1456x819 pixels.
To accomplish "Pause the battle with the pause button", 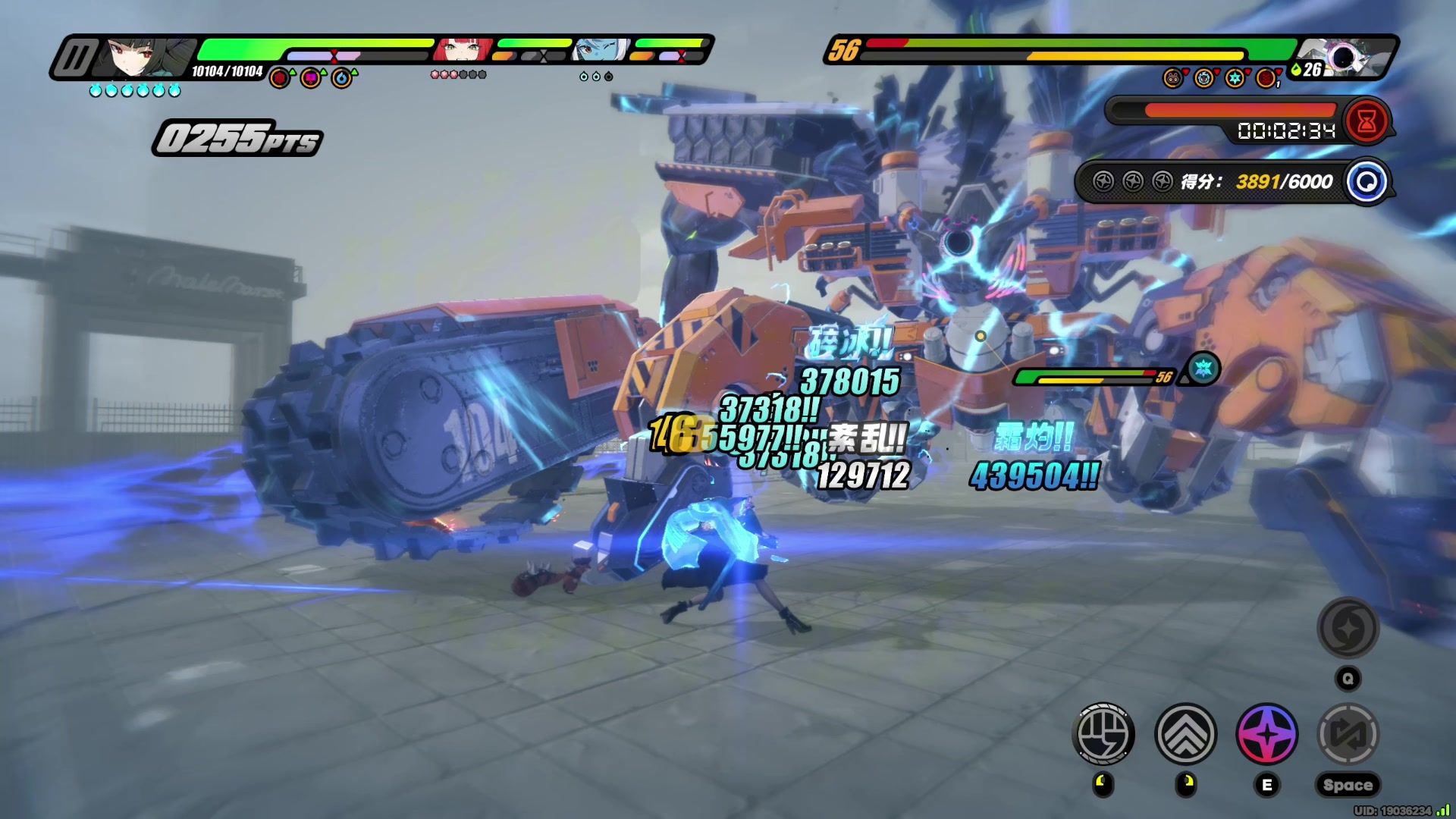I will coord(75,58).
